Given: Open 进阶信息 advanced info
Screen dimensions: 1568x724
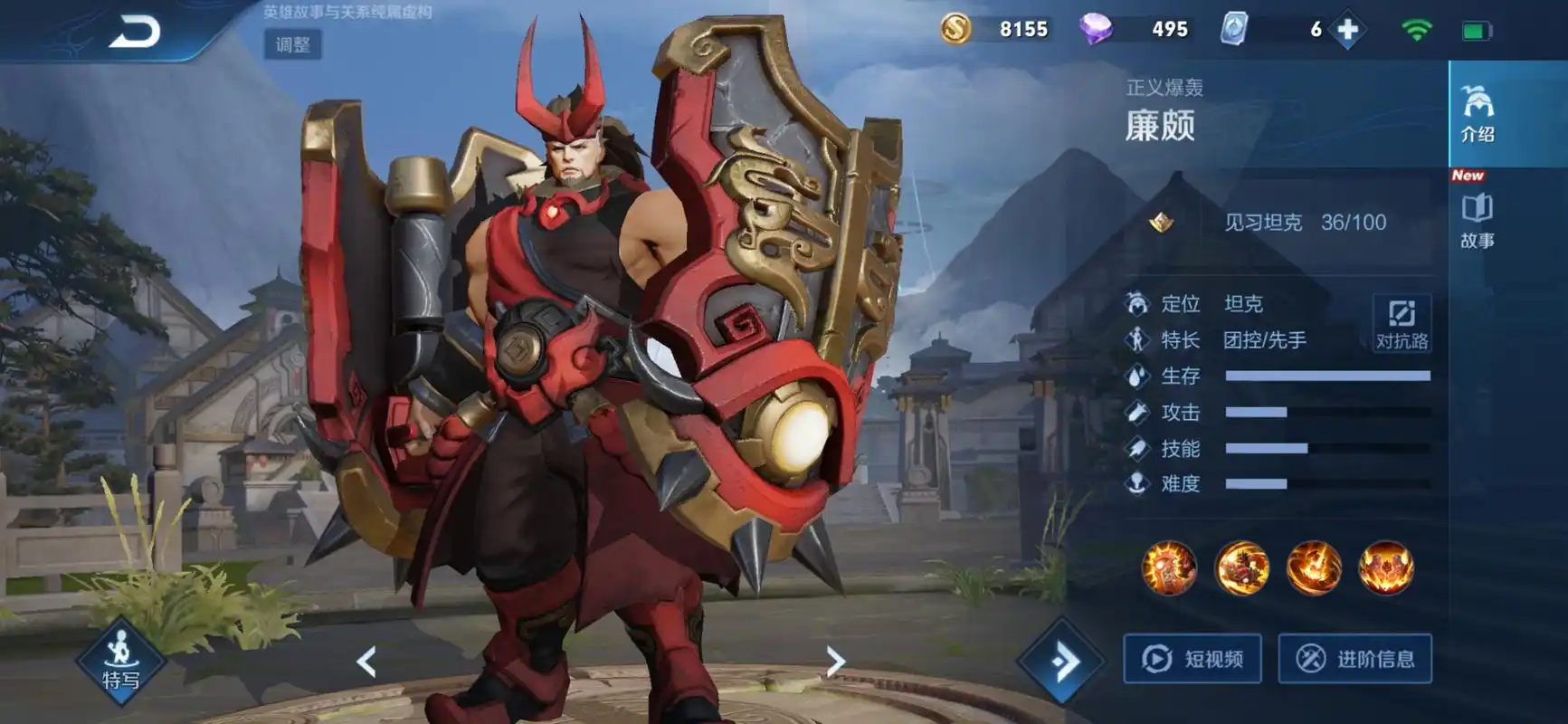Looking at the screenshot, I should tap(1354, 659).
